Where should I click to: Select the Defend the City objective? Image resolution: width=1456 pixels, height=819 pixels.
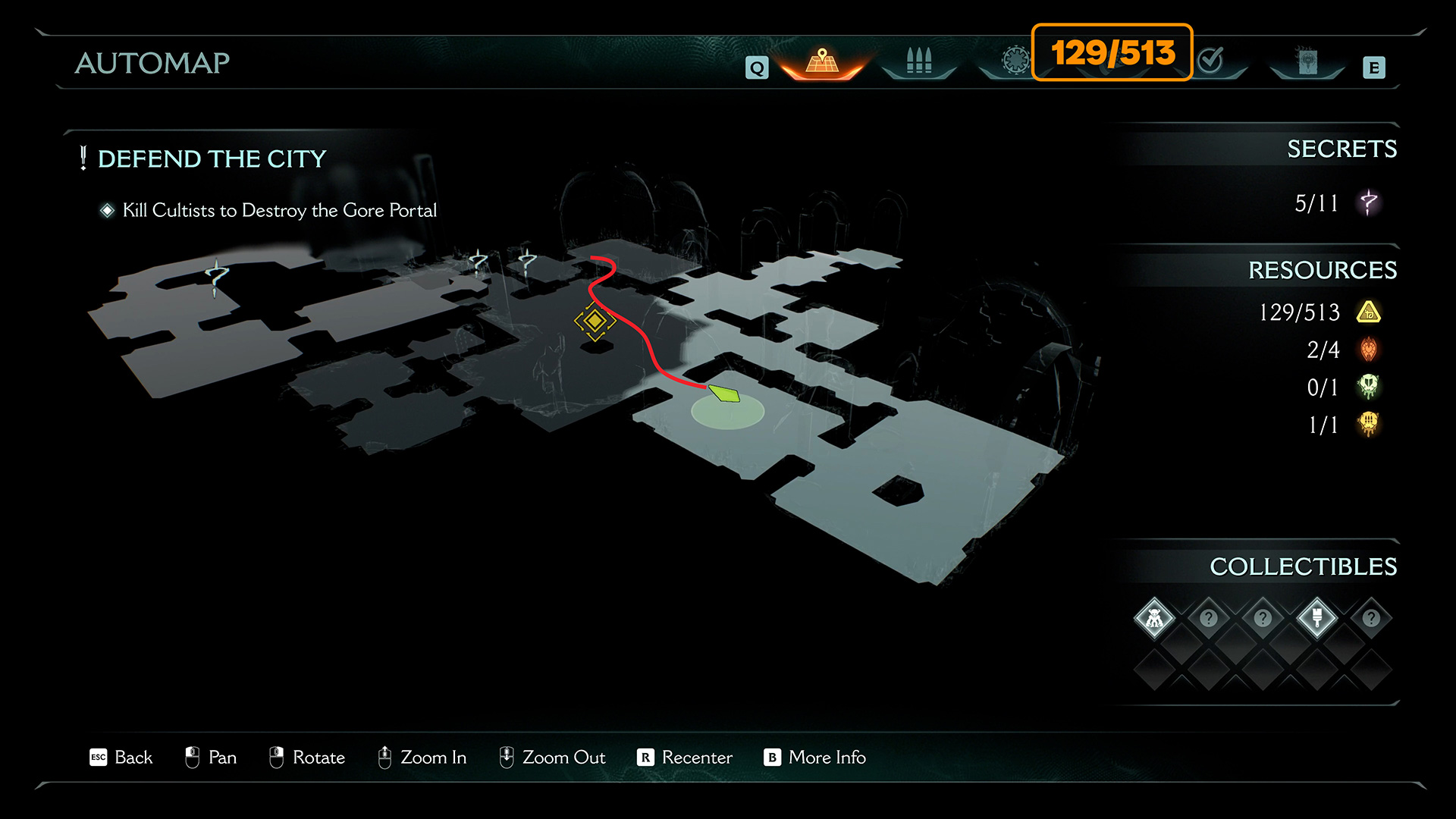(x=212, y=159)
